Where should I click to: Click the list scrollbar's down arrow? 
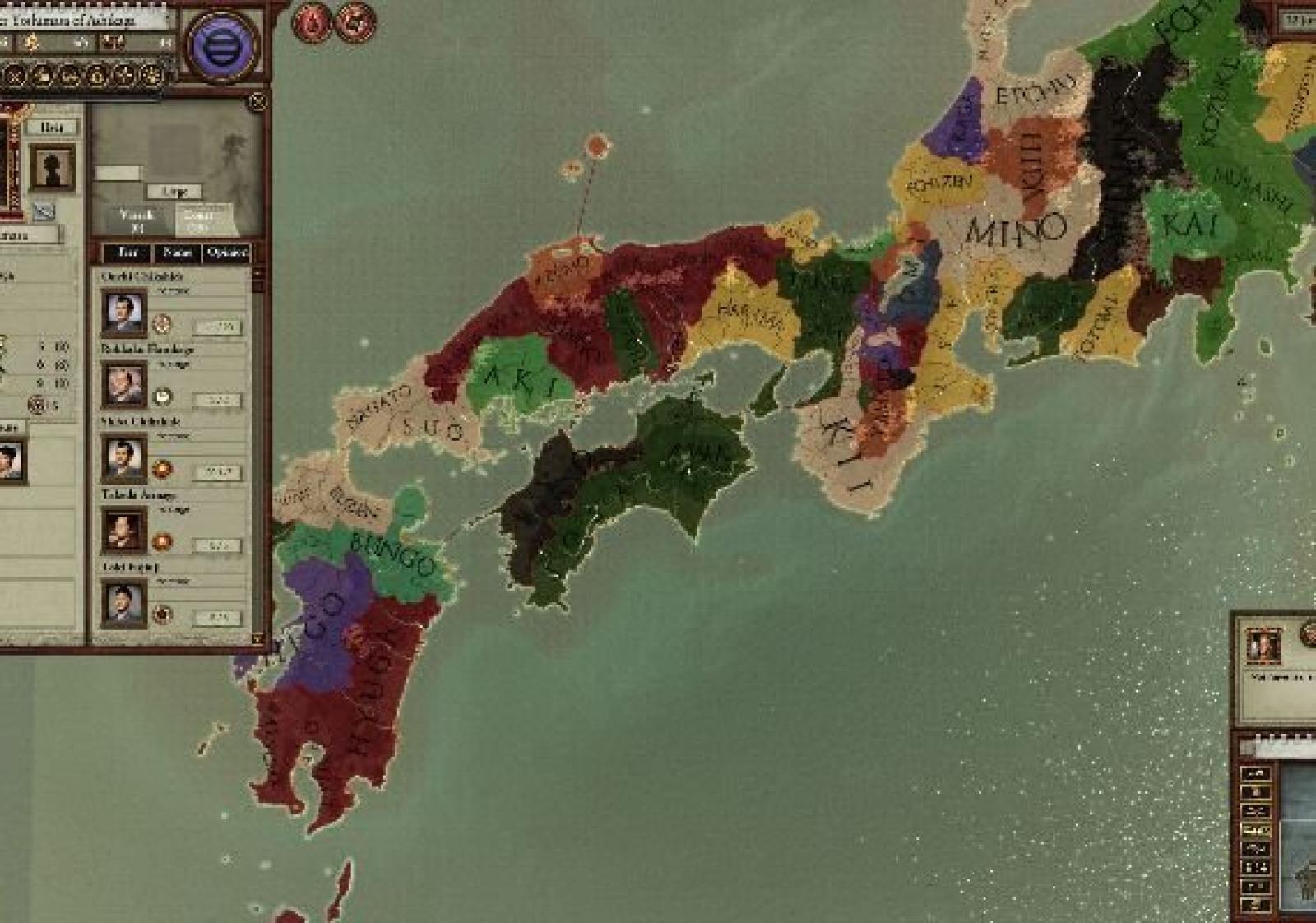pyautogui.click(x=257, y=638)
